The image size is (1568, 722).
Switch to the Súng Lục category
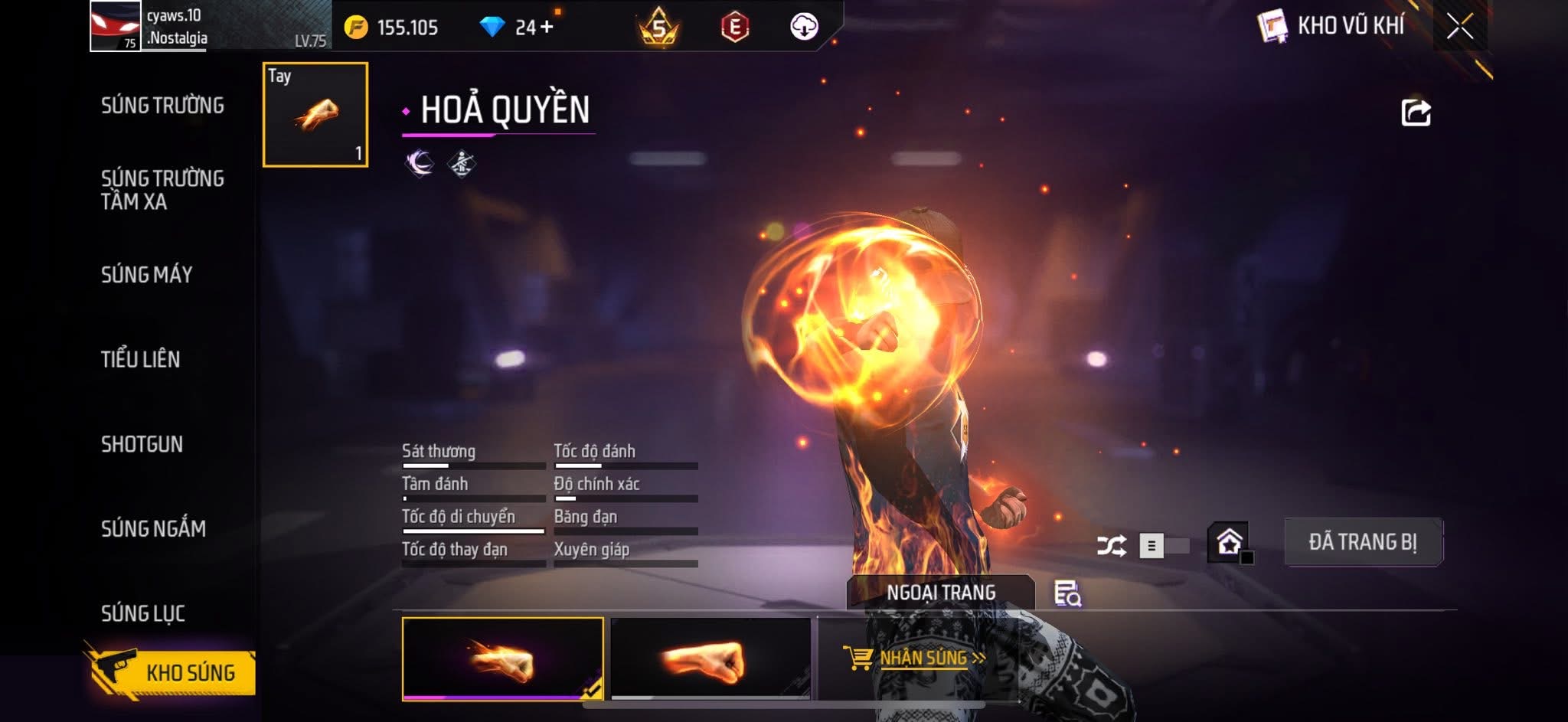pyautogui.click(x=143, y=613)
